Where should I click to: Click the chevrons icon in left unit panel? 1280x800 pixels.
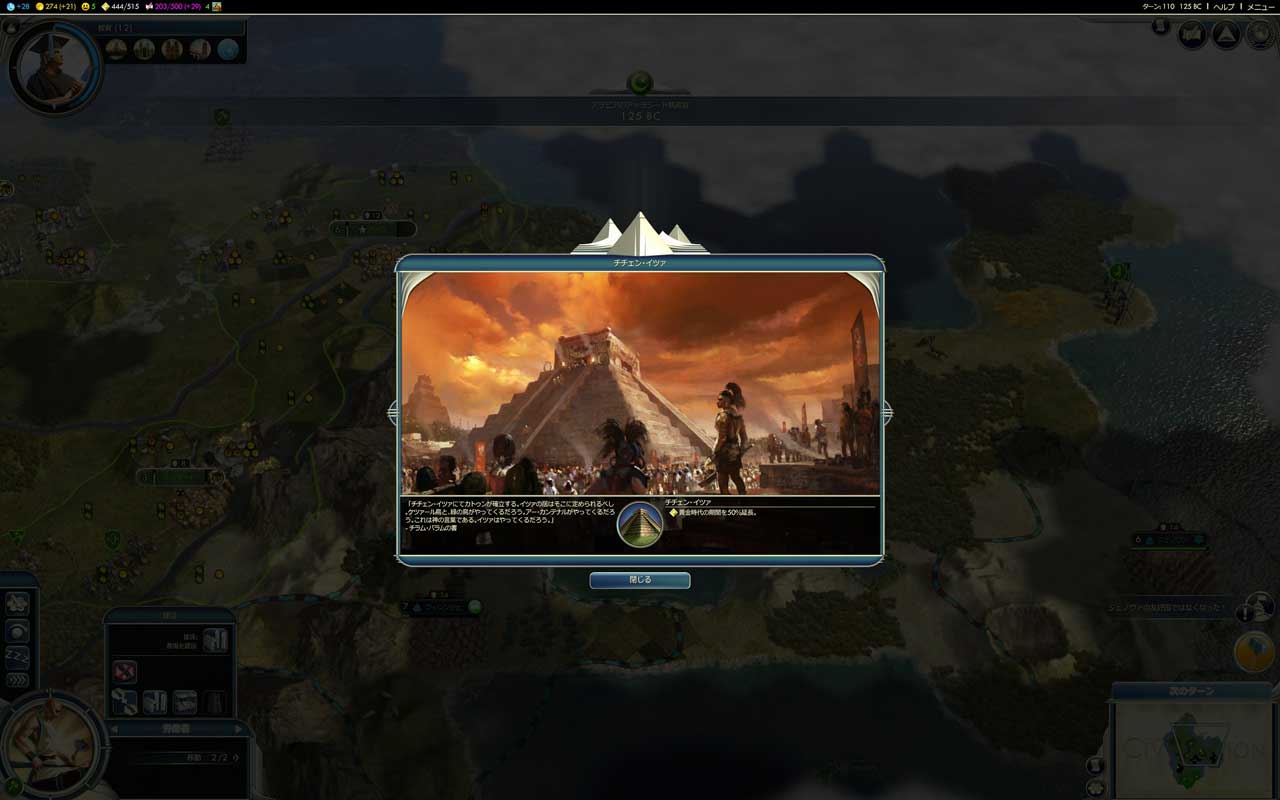(x=17, y=681)
